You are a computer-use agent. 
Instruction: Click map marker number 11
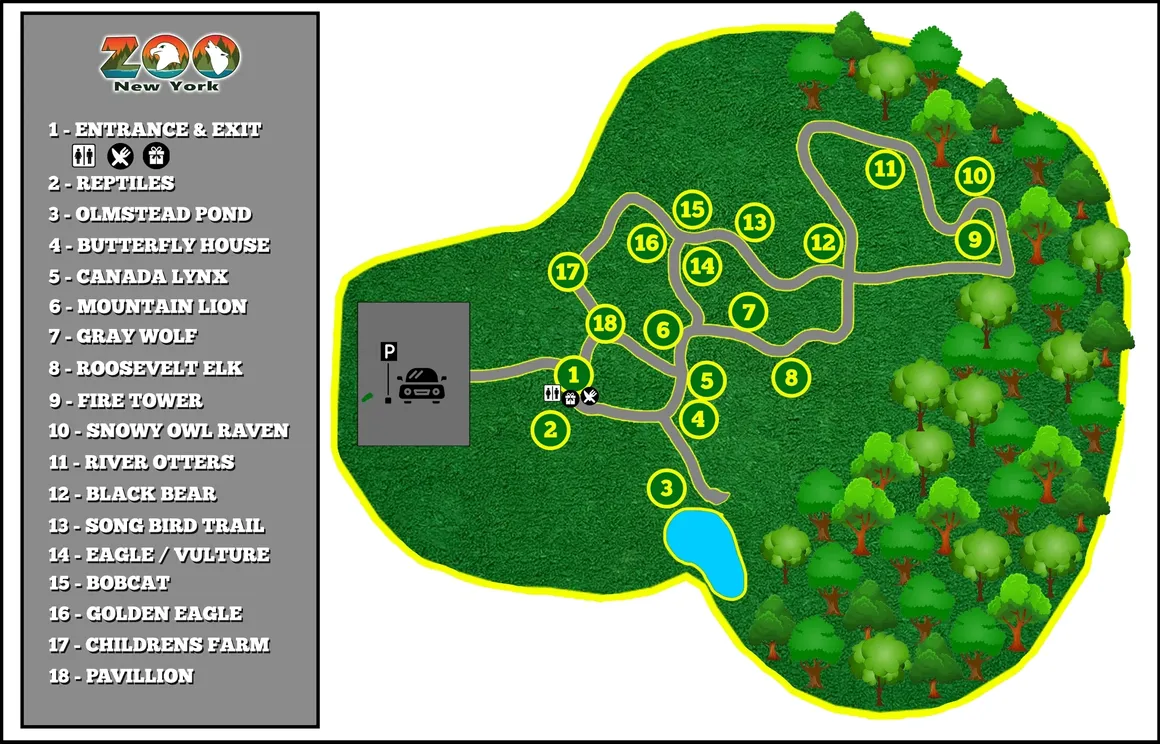coord(884,168)
